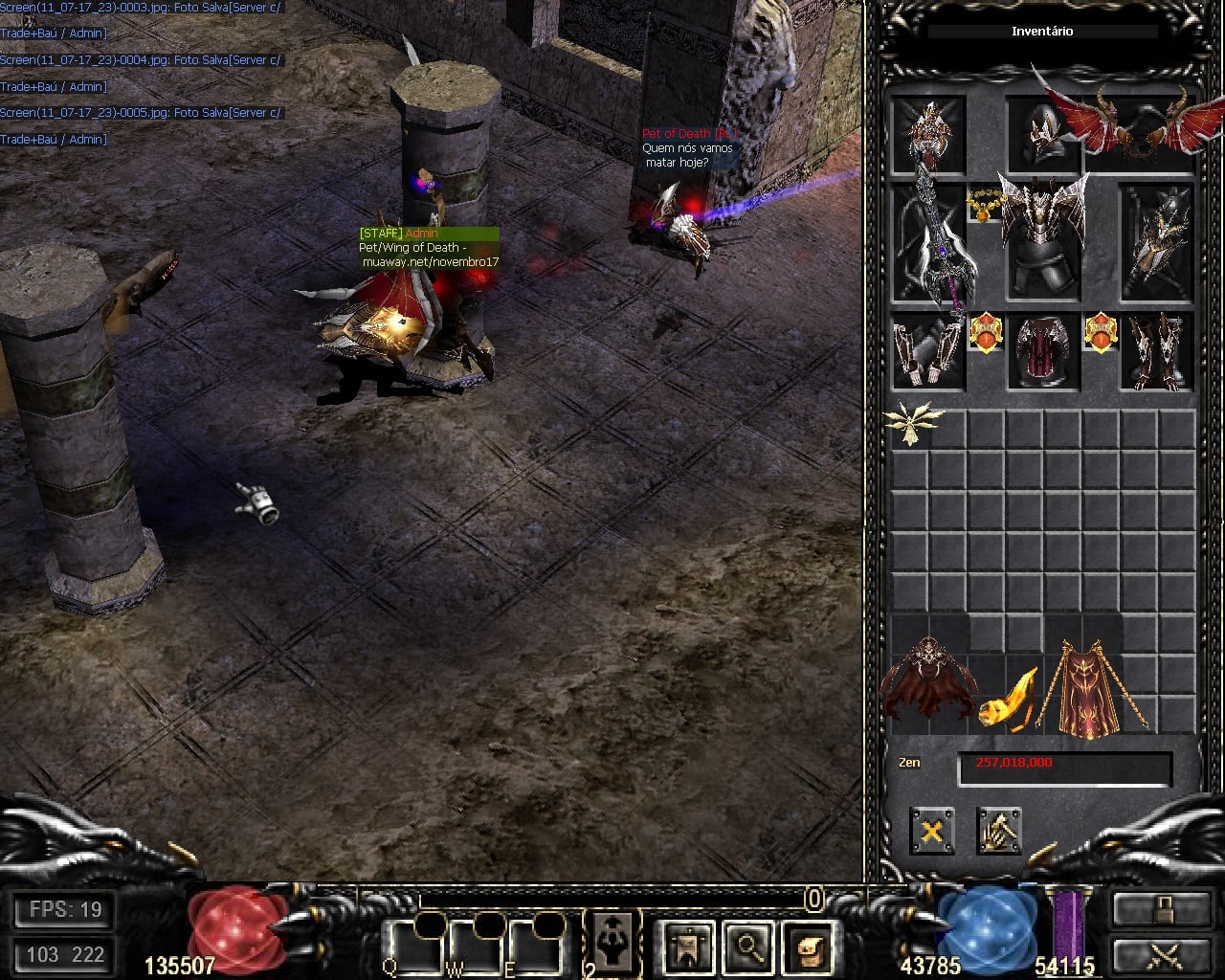Select the equipped chest armor slot
The width and height of the screenshot is (1225, 980).
pos(1042,239)
